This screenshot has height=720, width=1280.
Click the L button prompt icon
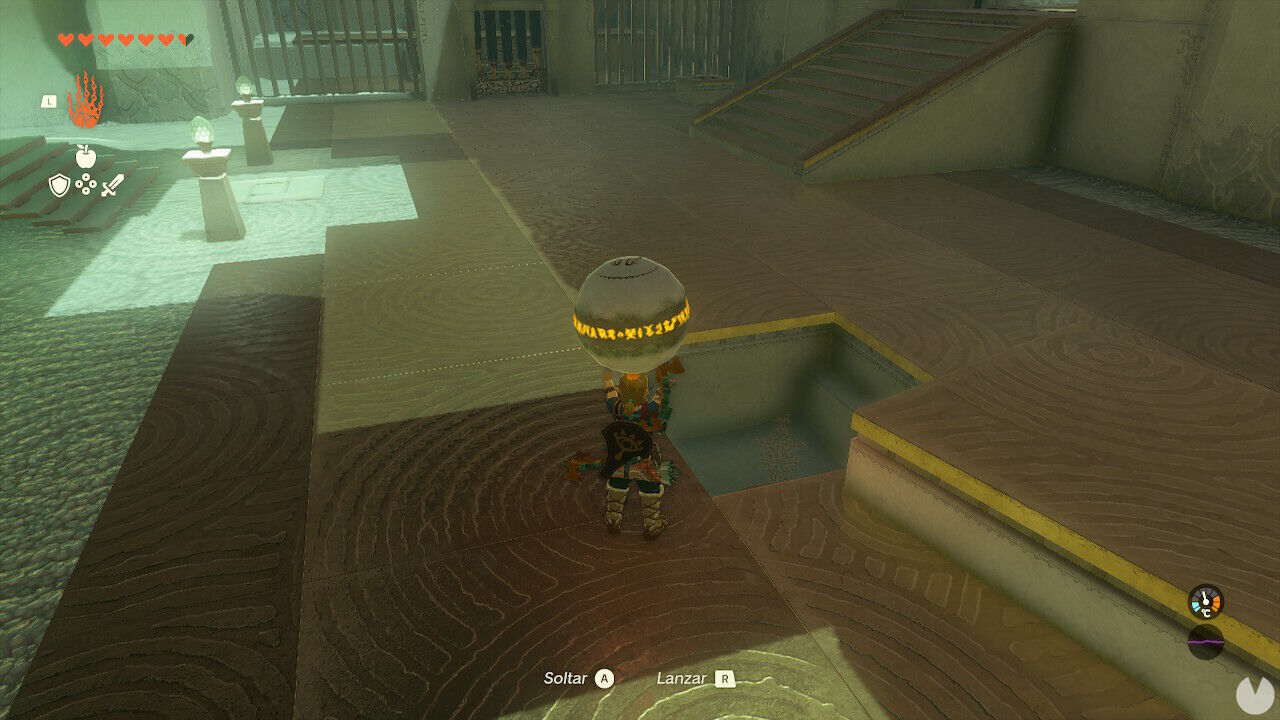(49, 100)
